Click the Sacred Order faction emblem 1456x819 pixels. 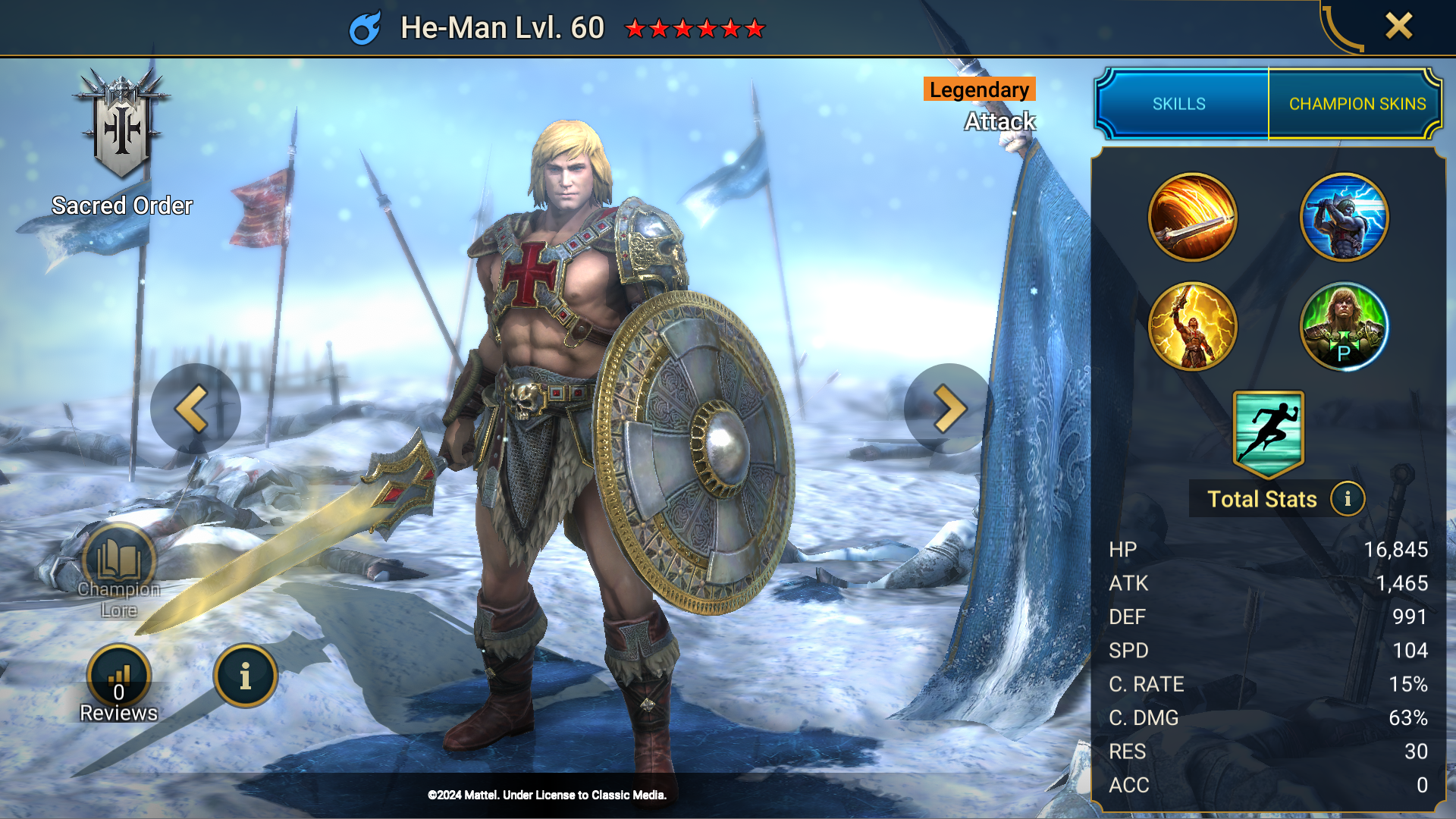(121, 121)
